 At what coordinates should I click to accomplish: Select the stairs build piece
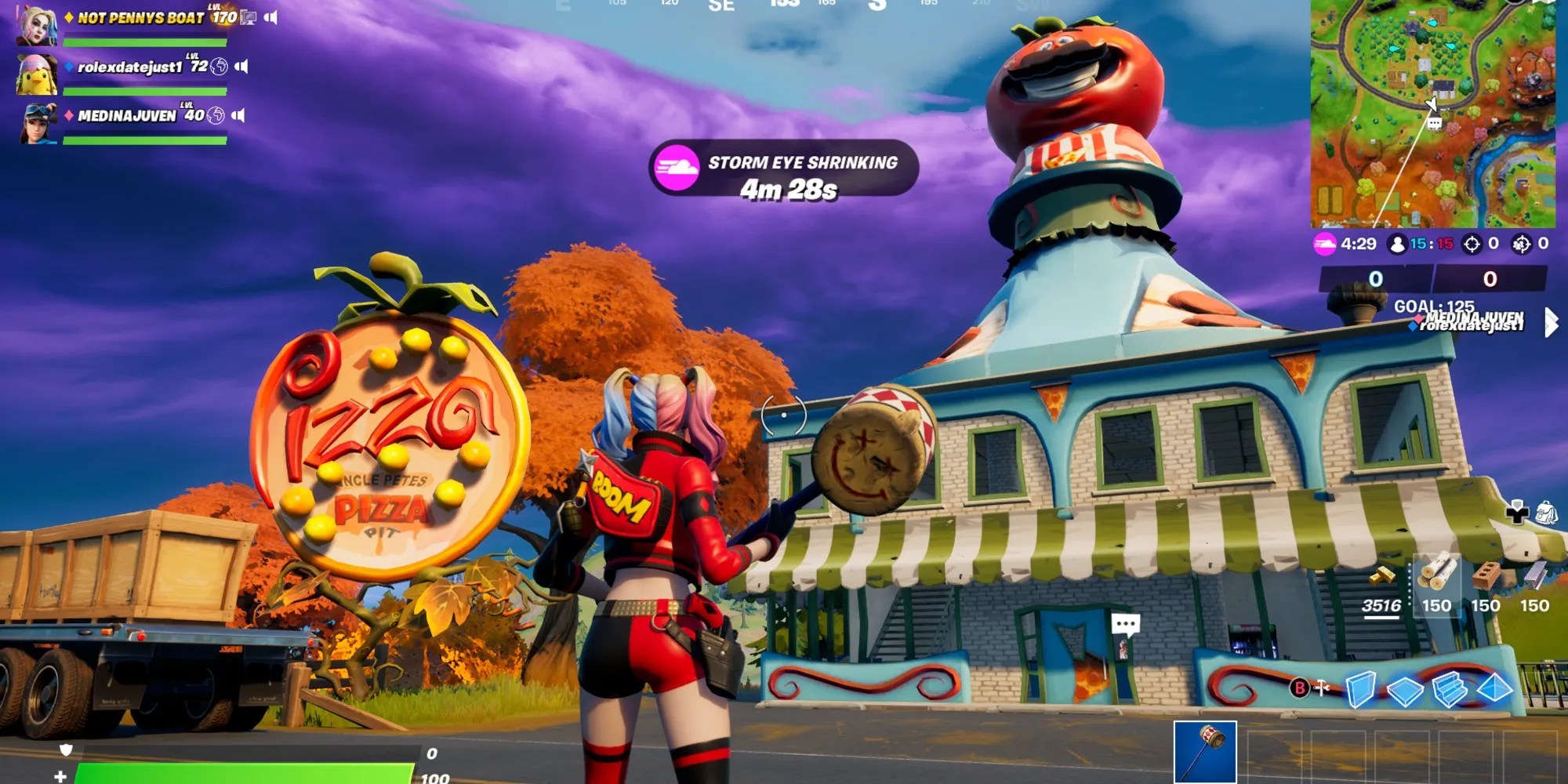point(1450,688)
